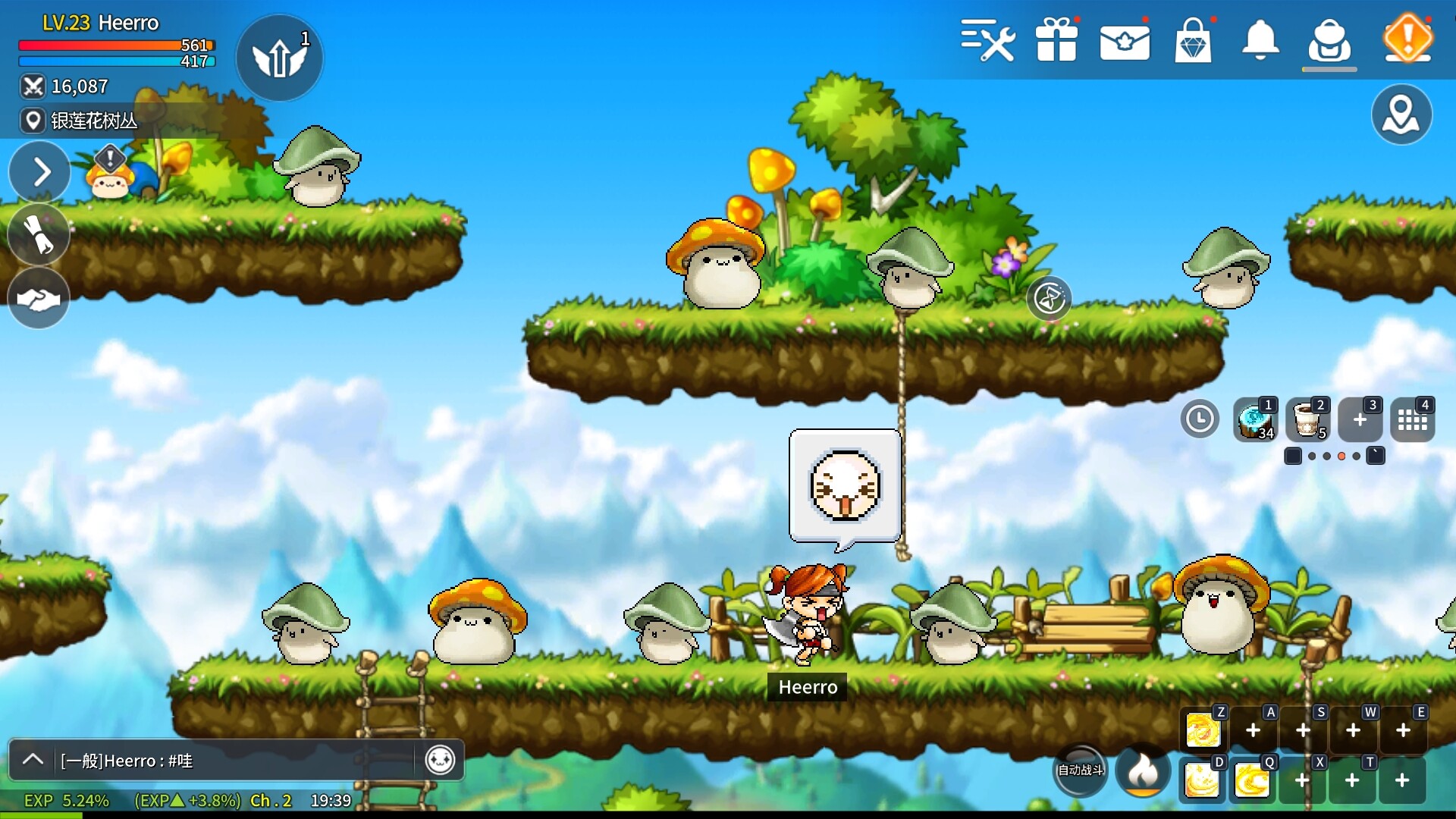Expand the left side arrow panel
The width and height of the screenshot is (1456, 819).
[x=40, y=172]
